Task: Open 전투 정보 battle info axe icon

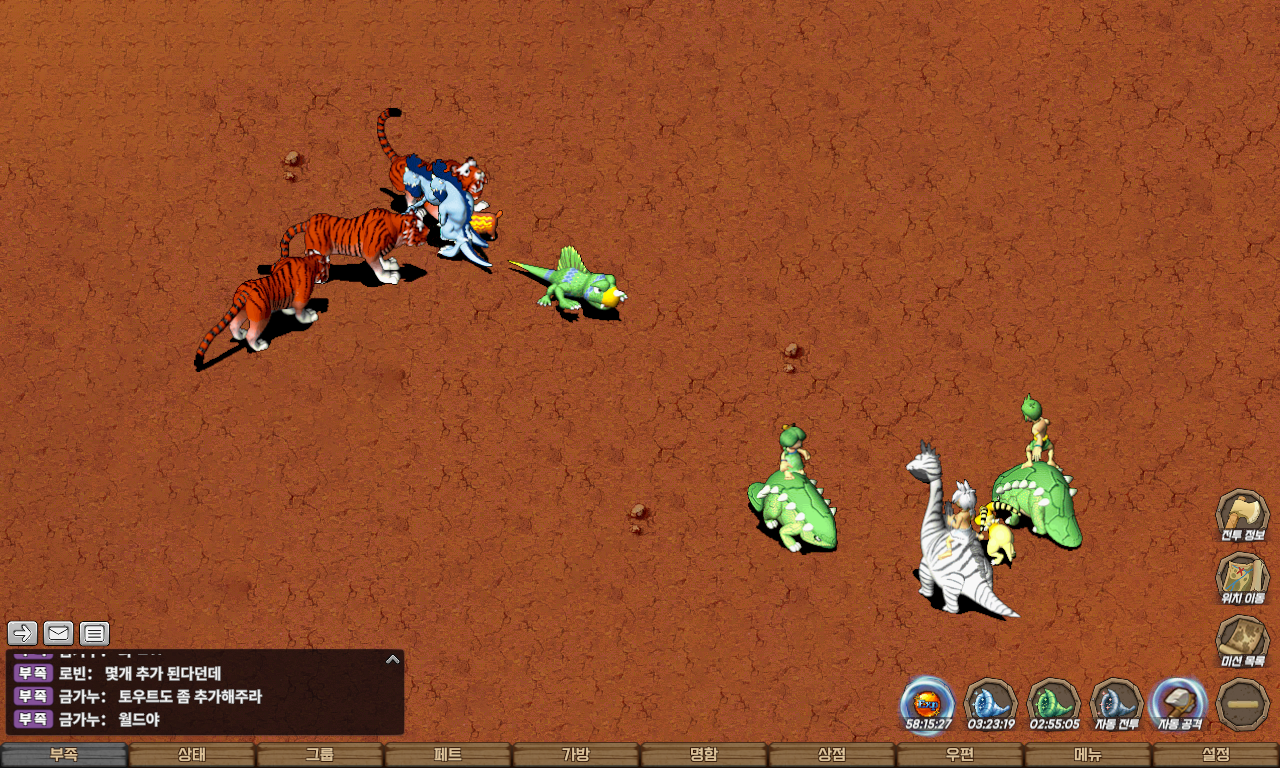Action: (1242, 514)
